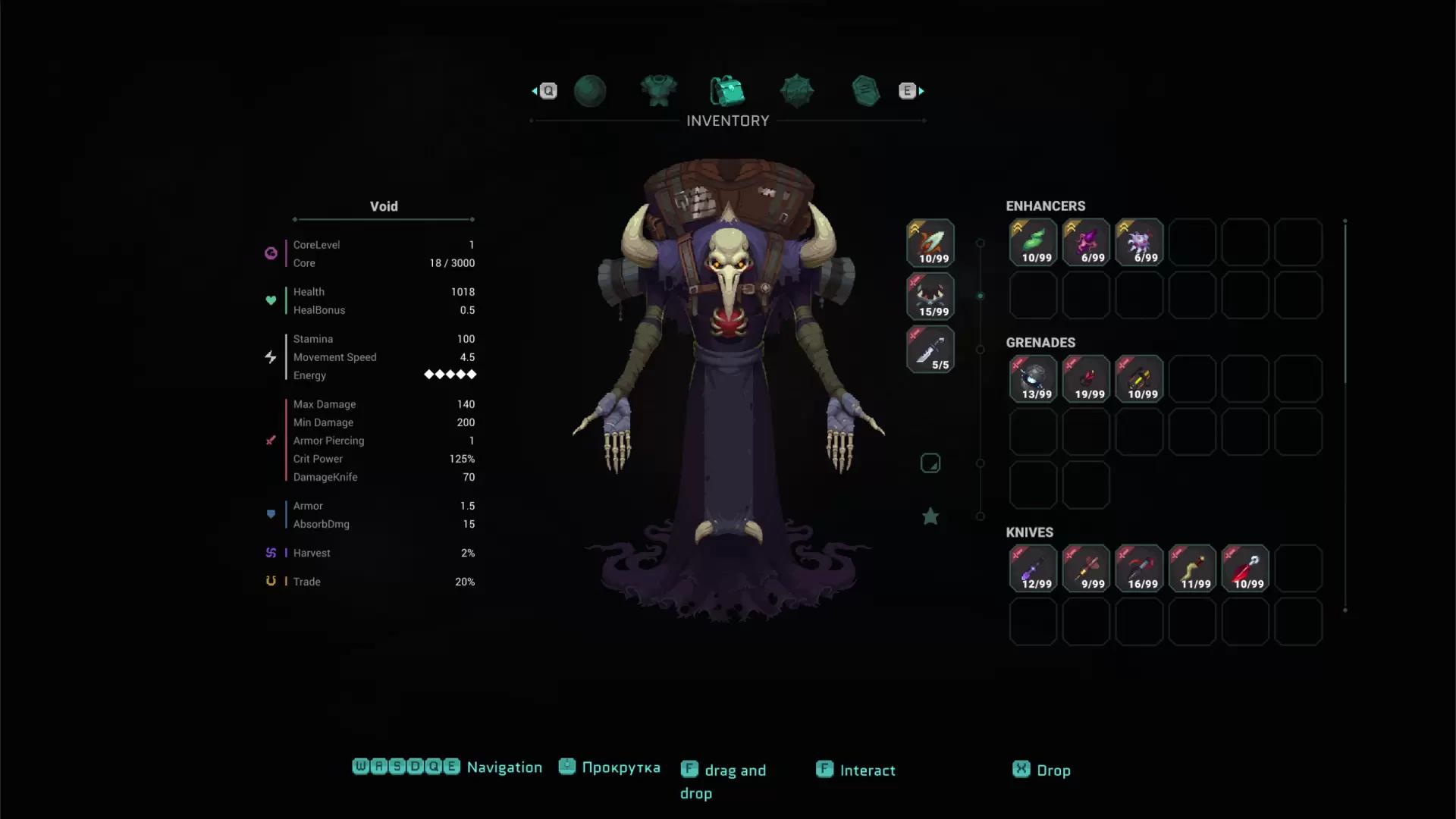Pick the purple crystal enhancer
Viewport: 1456px width, 819px height.
click(1086, 243)
